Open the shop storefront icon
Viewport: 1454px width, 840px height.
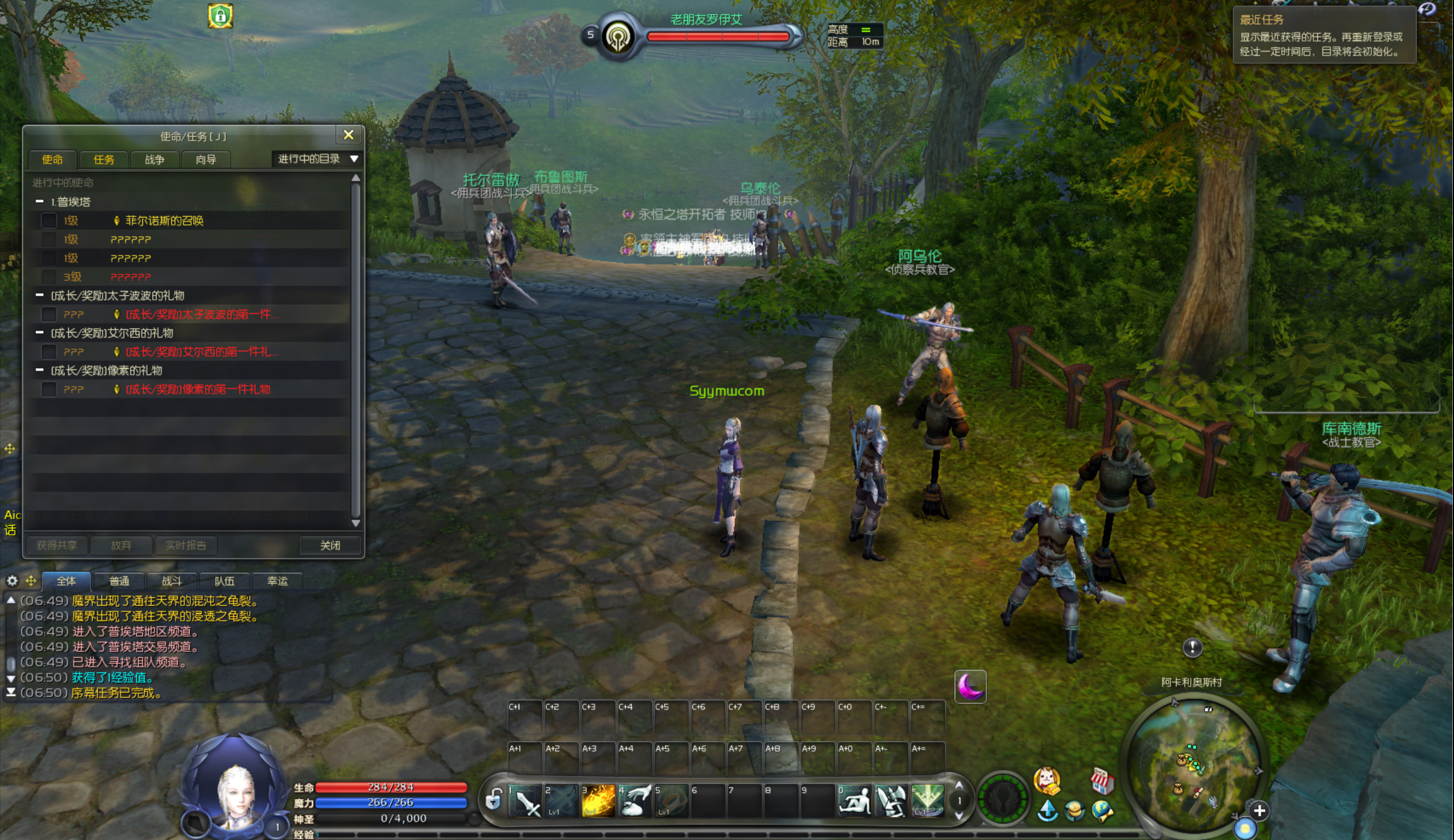(1102, 781)
